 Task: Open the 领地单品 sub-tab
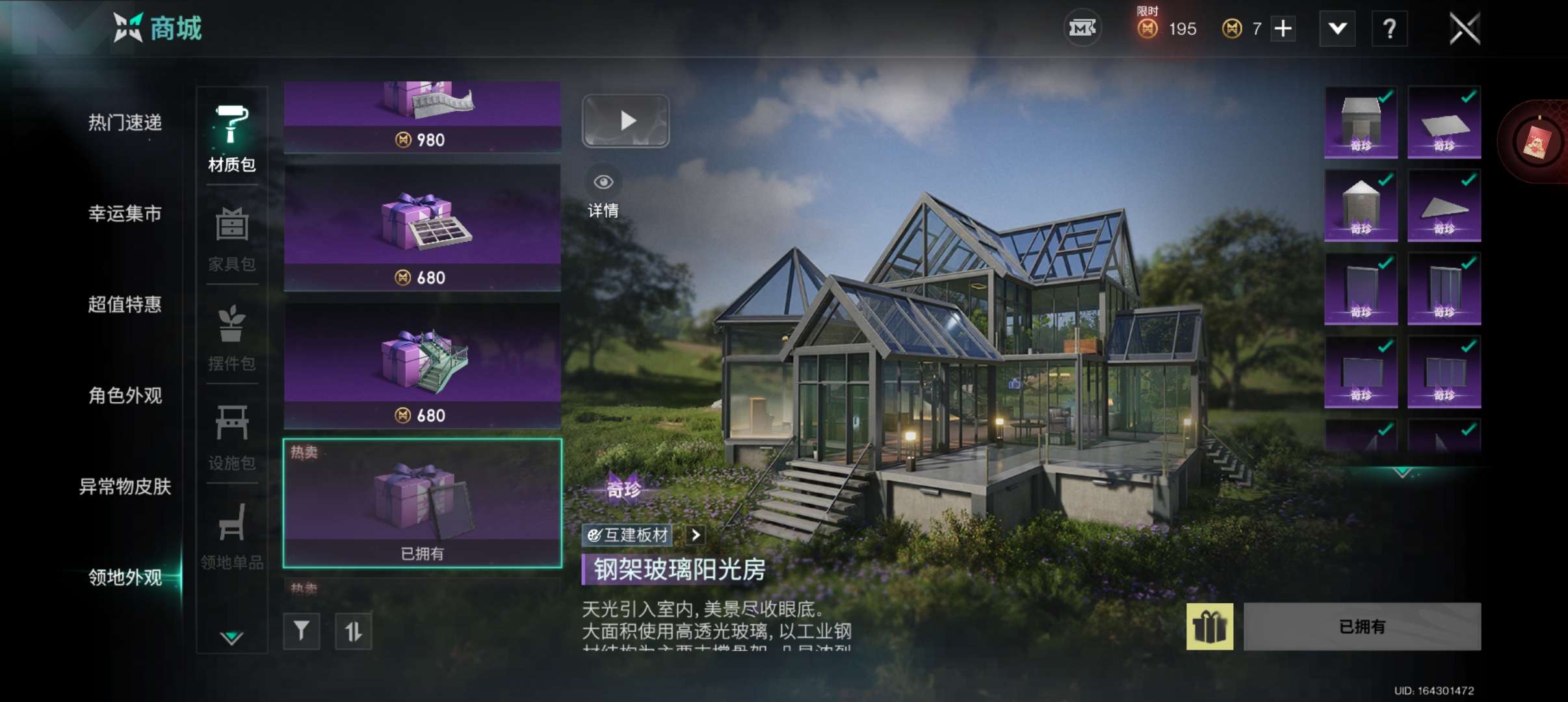[x=231, y=536]
